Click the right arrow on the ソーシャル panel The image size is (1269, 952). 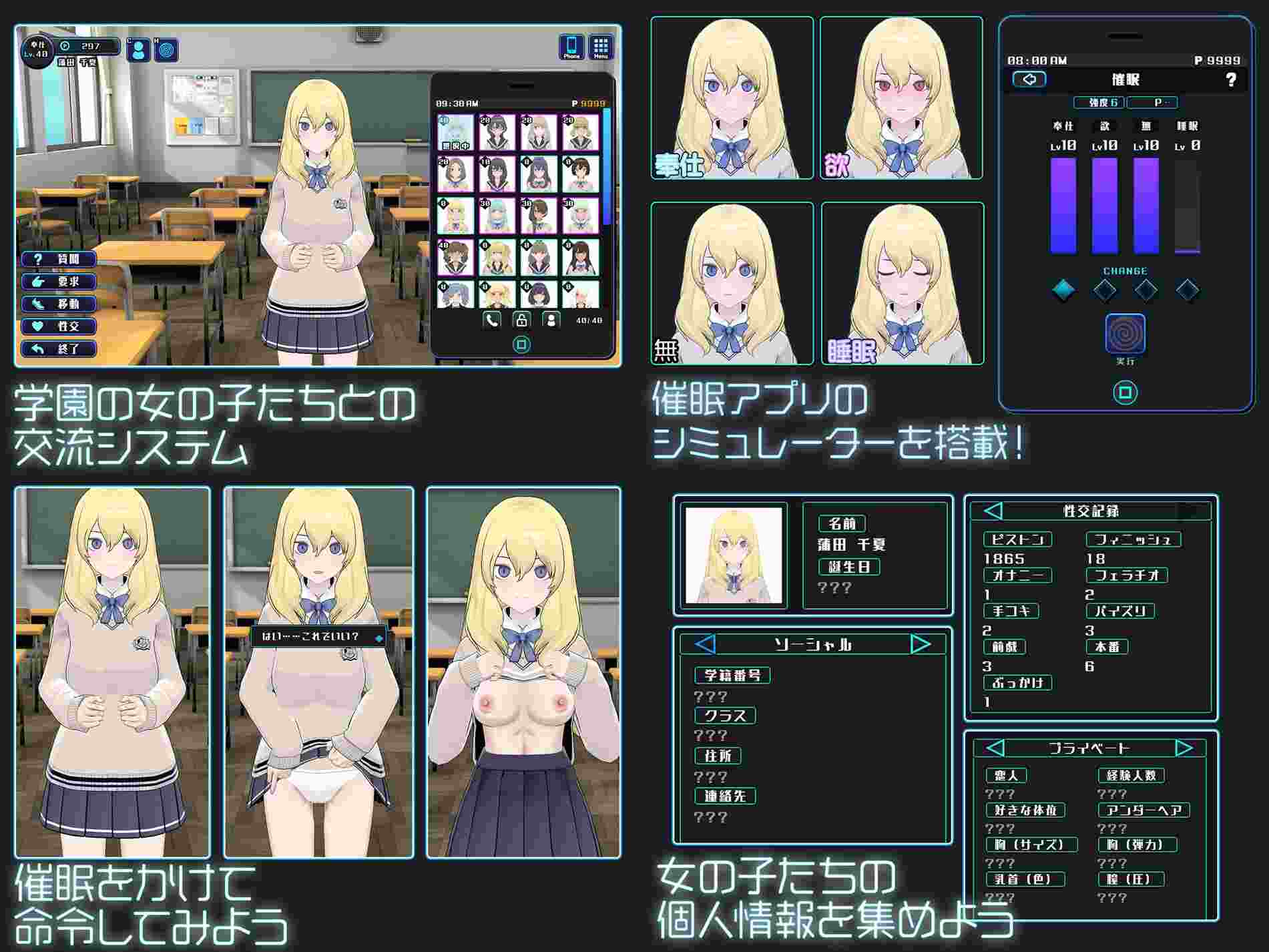[x=920, y=645]
